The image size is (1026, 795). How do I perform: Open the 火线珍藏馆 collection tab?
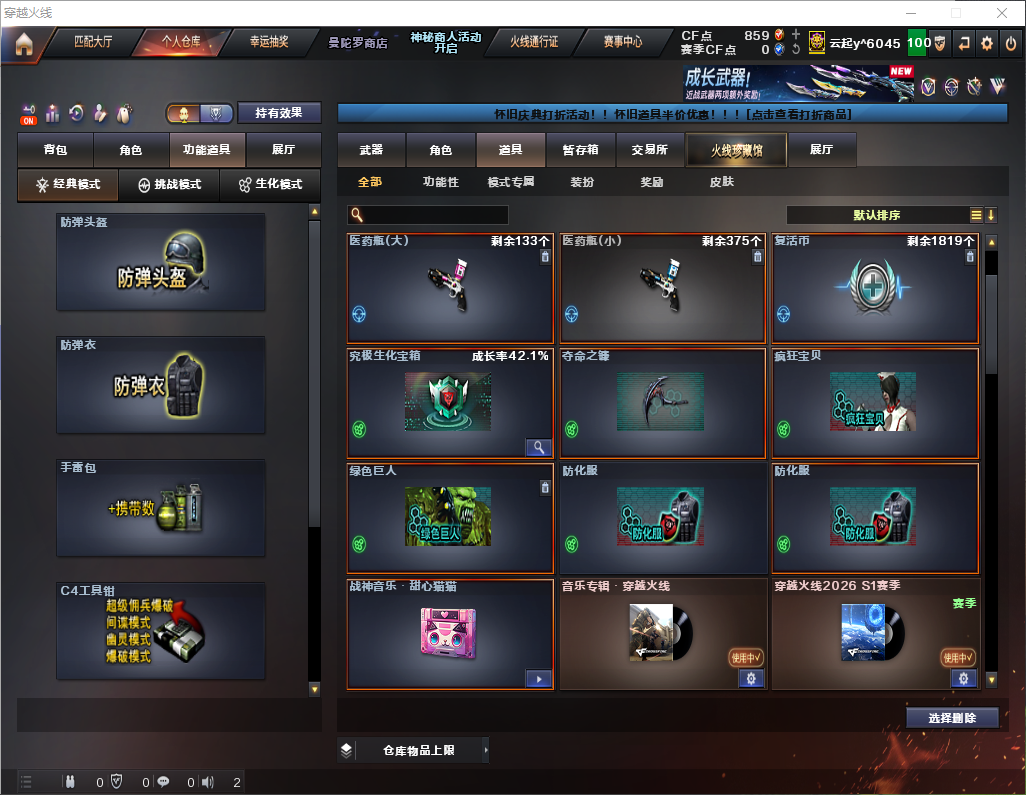click(x=736, y=150)
